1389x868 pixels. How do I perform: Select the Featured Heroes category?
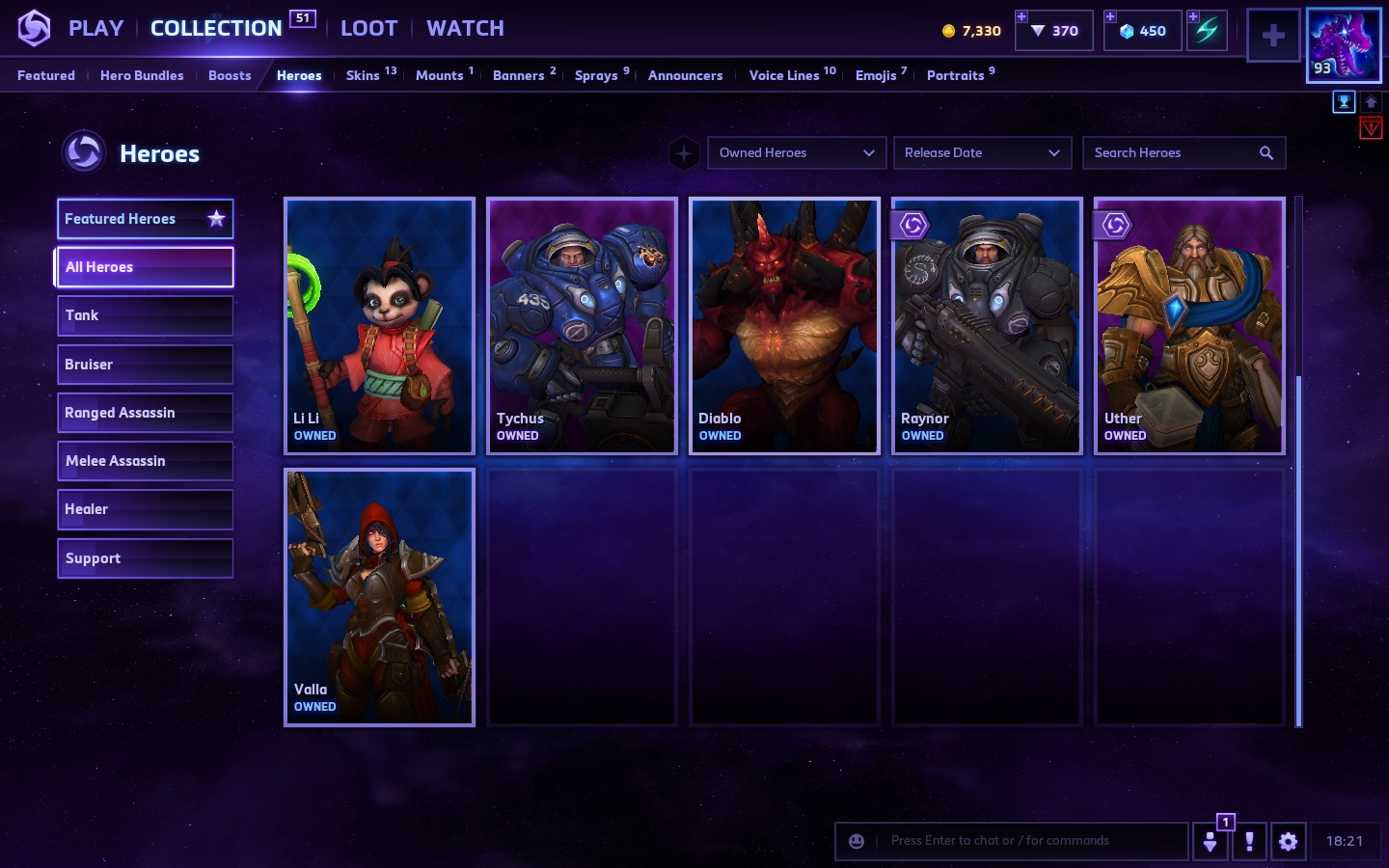(x=145, y=219)
